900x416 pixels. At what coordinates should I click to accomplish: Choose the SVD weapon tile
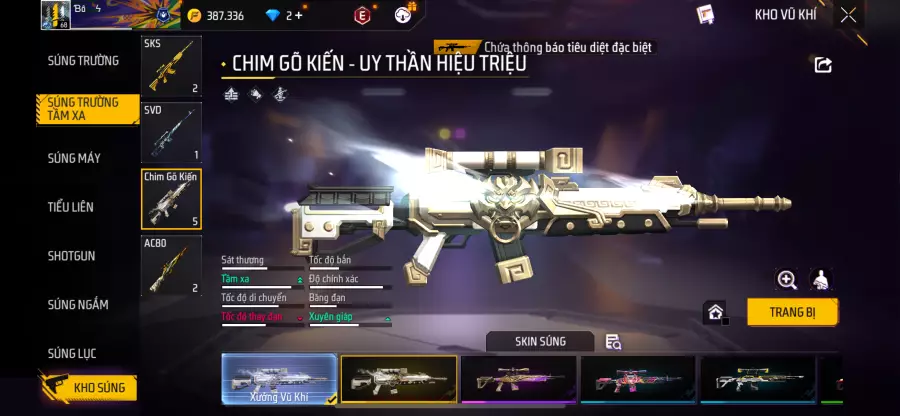171,132
